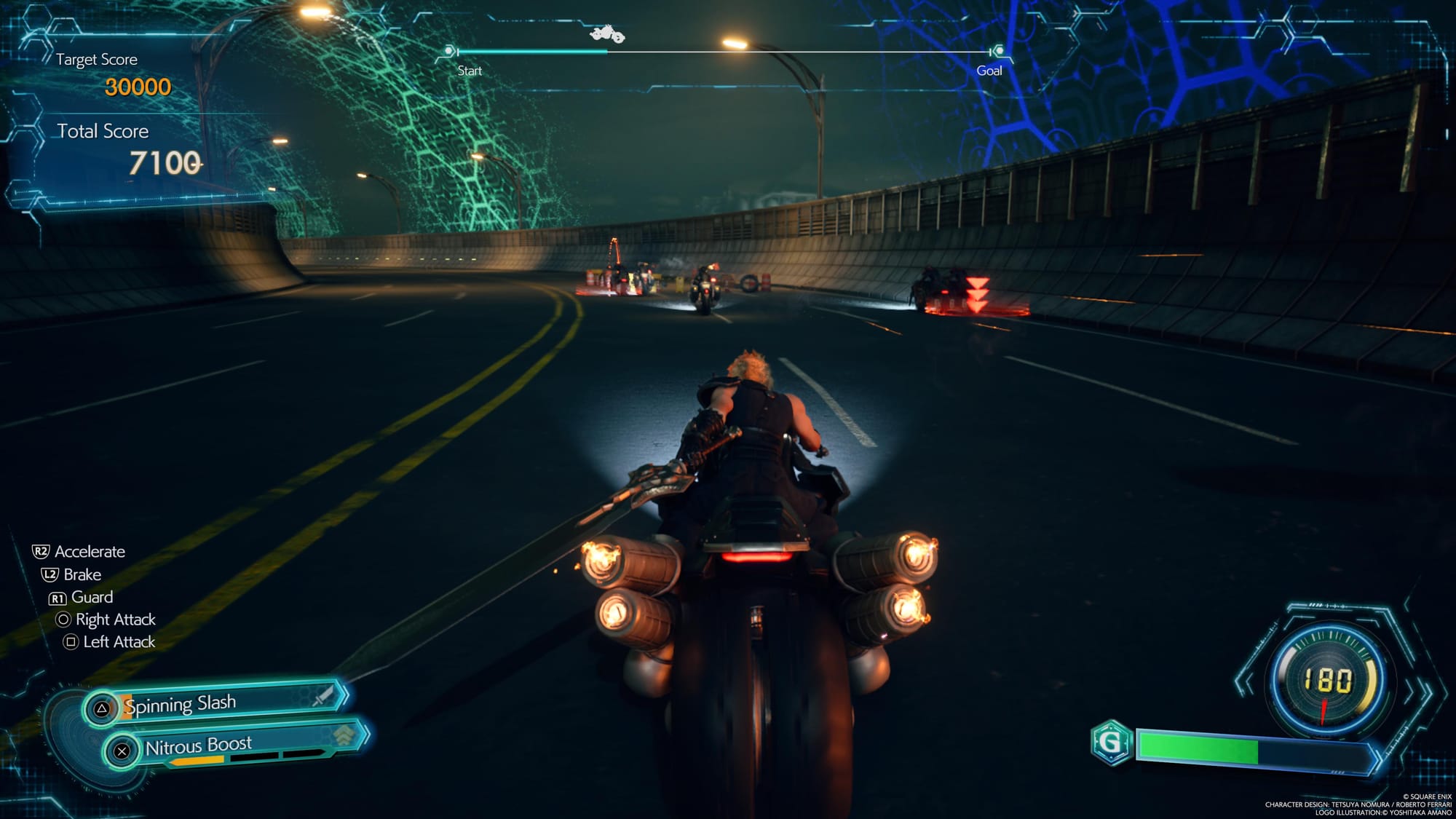Open the Spinning Slash ability entry
Image resolution: width=1456 pixels, height=819 pixels.
[x=182, y=703]
